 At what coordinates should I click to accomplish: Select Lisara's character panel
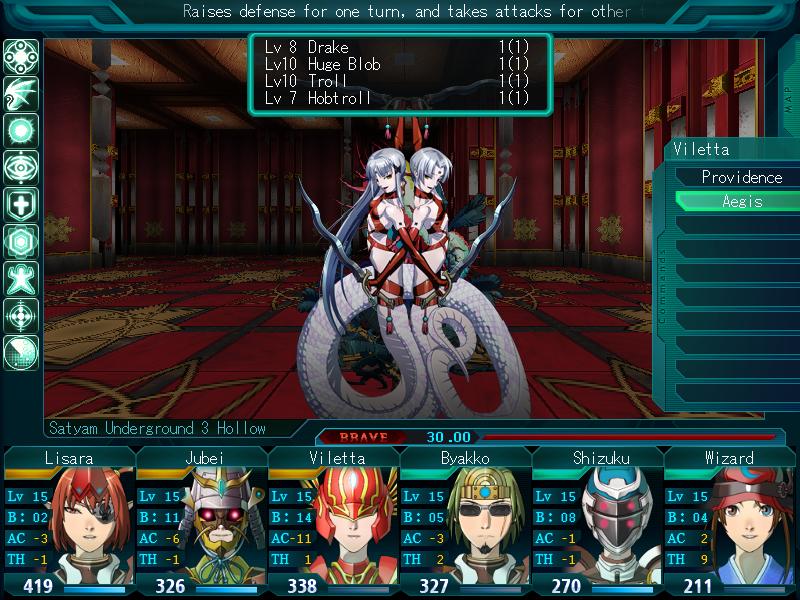(x=70, y=522)
